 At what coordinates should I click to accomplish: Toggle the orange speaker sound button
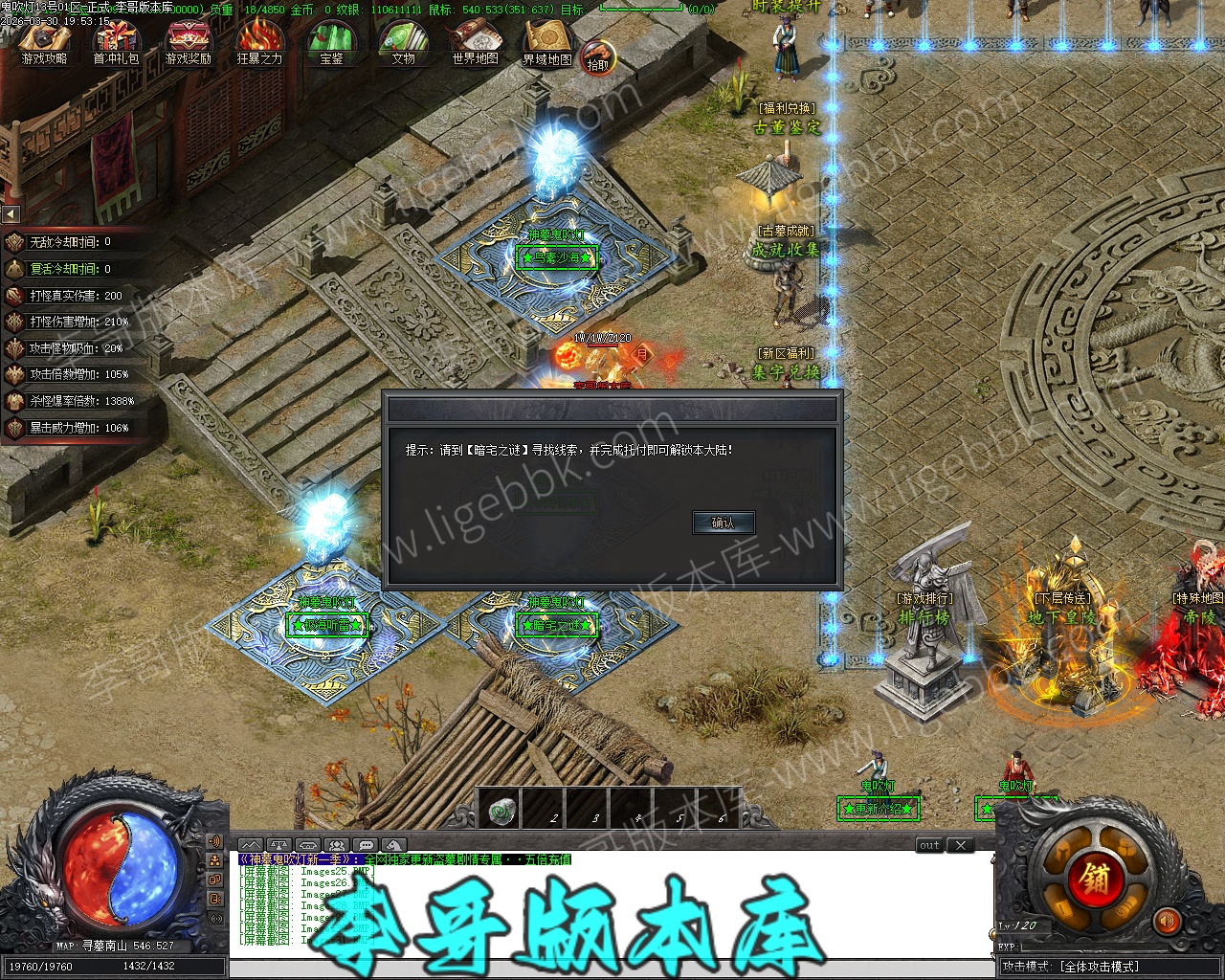[x=1168, y=922]
